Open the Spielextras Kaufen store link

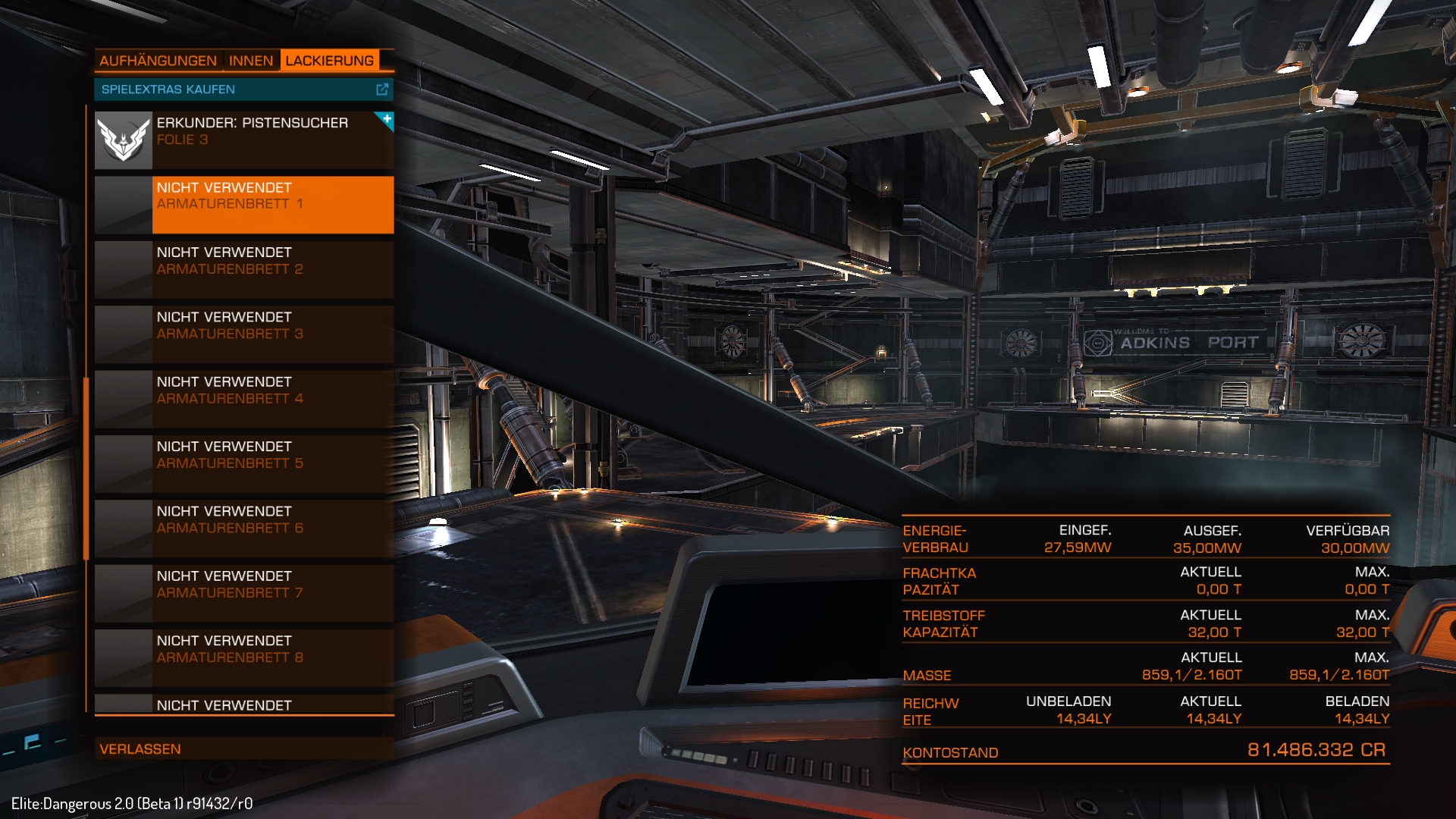(243, 89)
